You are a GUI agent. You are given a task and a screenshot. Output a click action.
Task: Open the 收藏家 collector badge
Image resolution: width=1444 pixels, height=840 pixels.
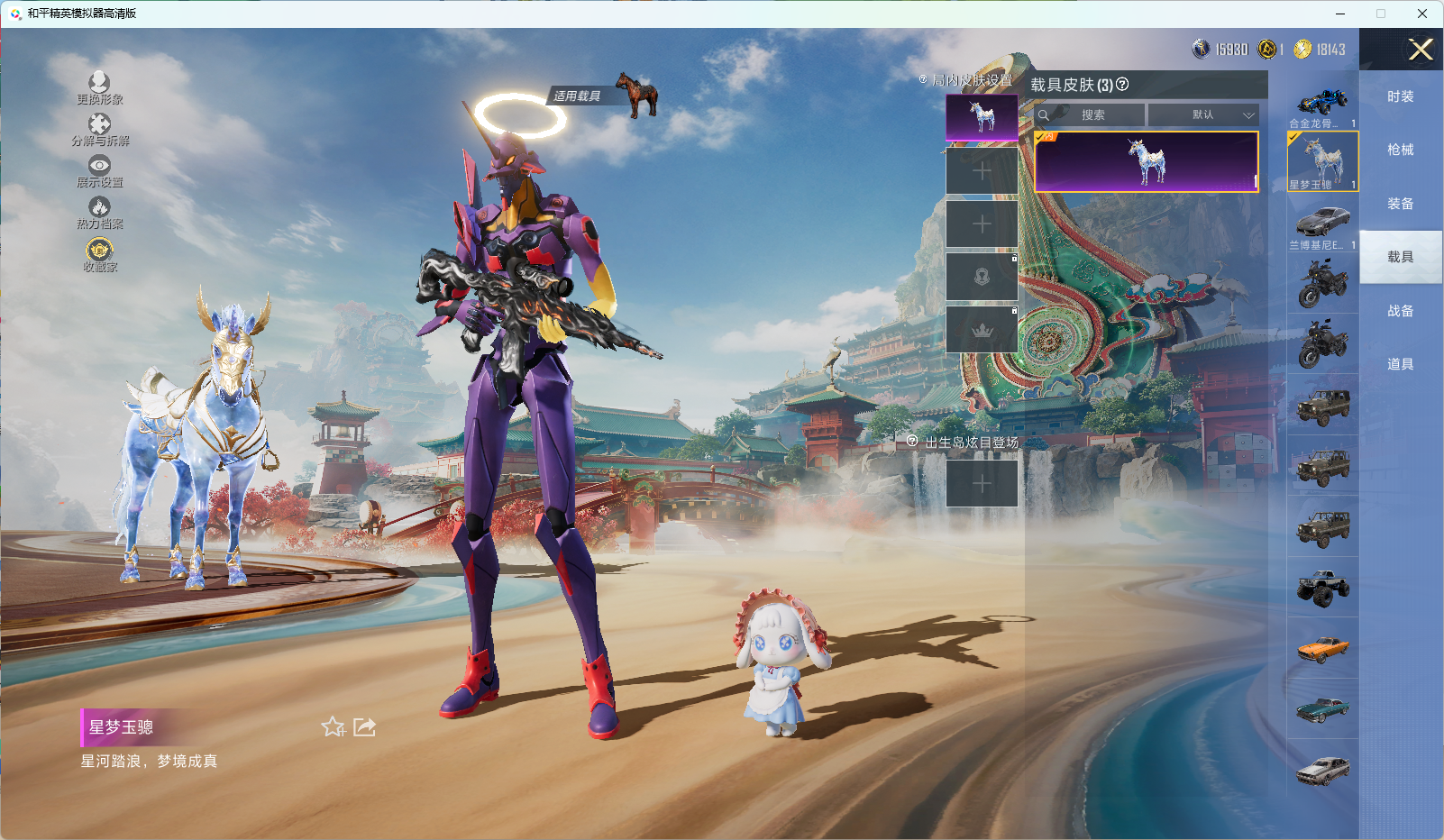click(99, 253)
